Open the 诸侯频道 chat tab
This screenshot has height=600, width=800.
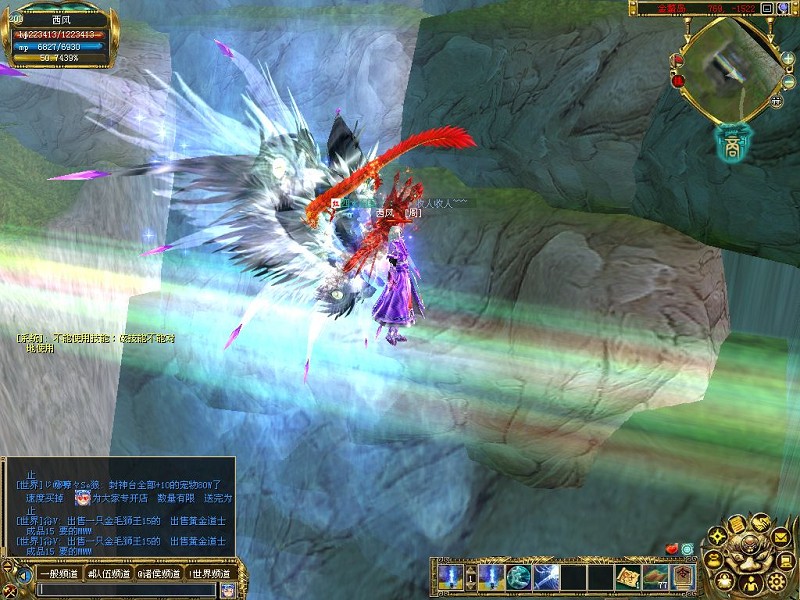click(x=159, y=574)
